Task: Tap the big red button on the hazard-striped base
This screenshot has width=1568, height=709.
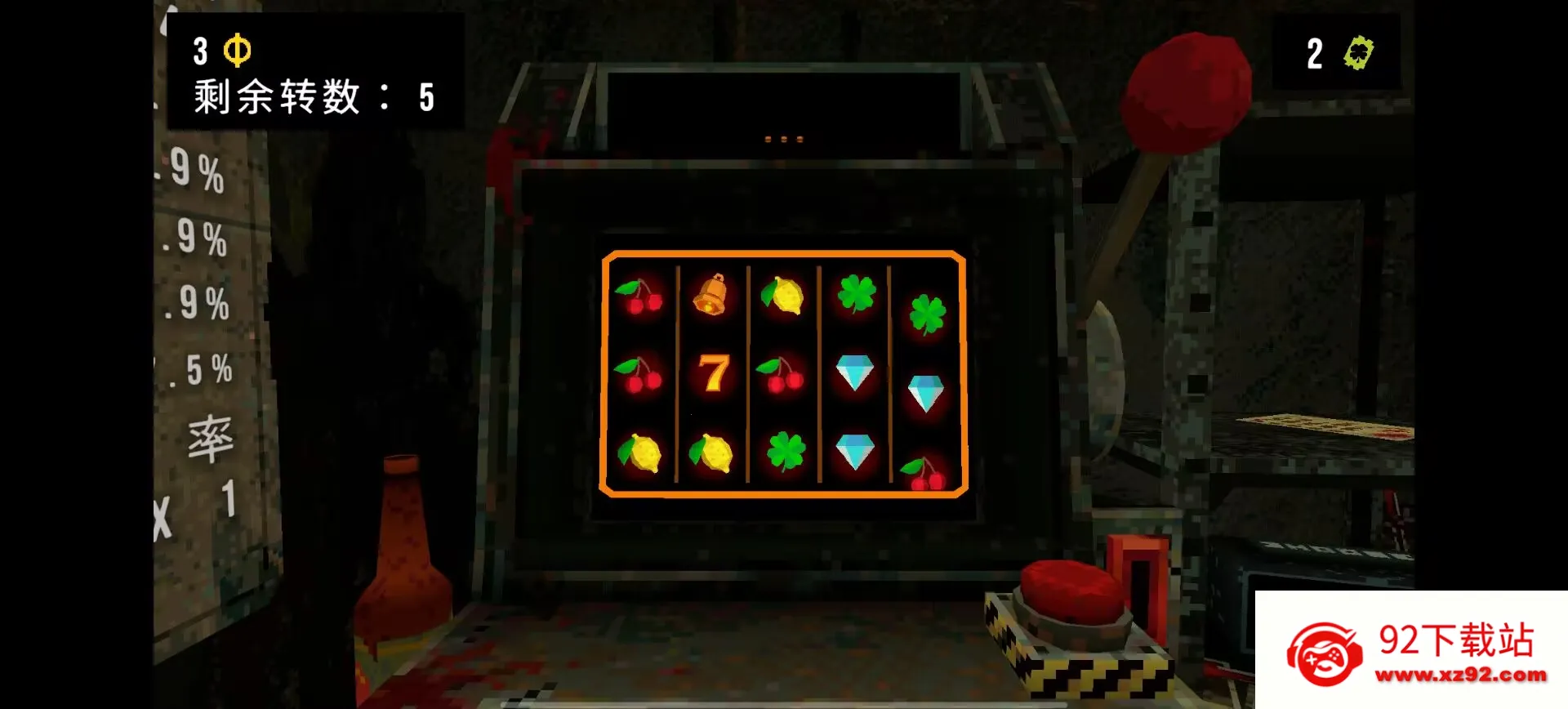Action: [1071, 591]
